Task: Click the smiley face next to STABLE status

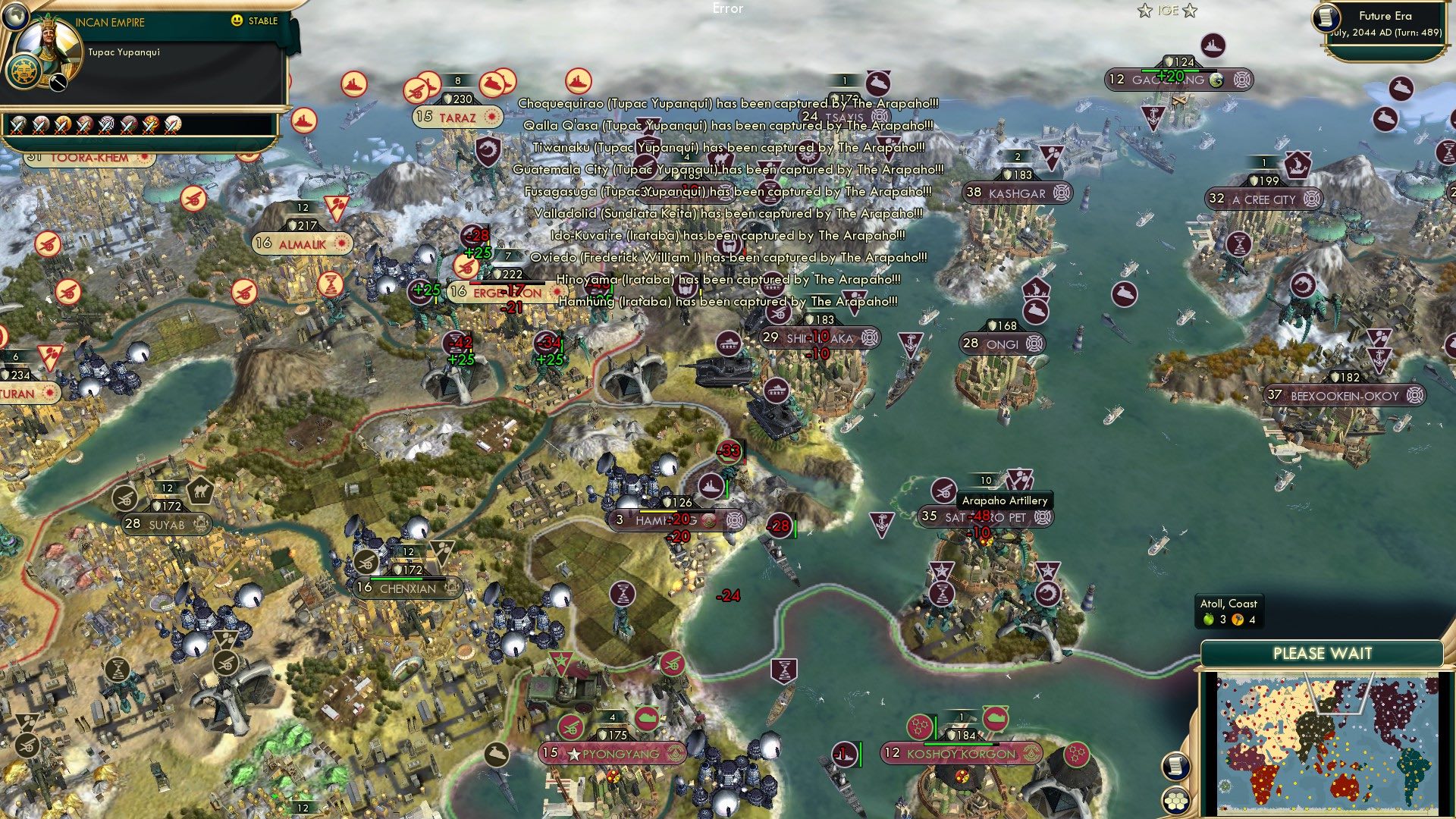Action: 237,20
